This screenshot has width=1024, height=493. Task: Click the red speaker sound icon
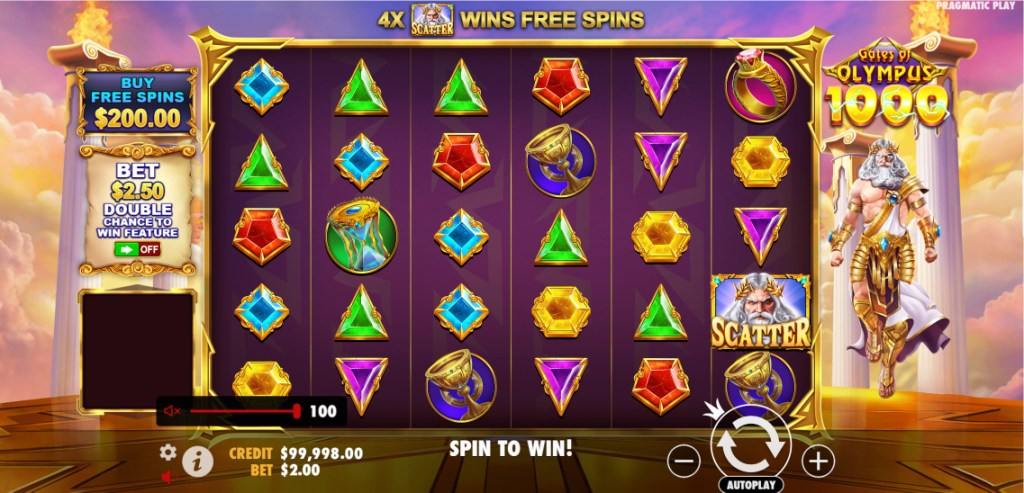168,477
